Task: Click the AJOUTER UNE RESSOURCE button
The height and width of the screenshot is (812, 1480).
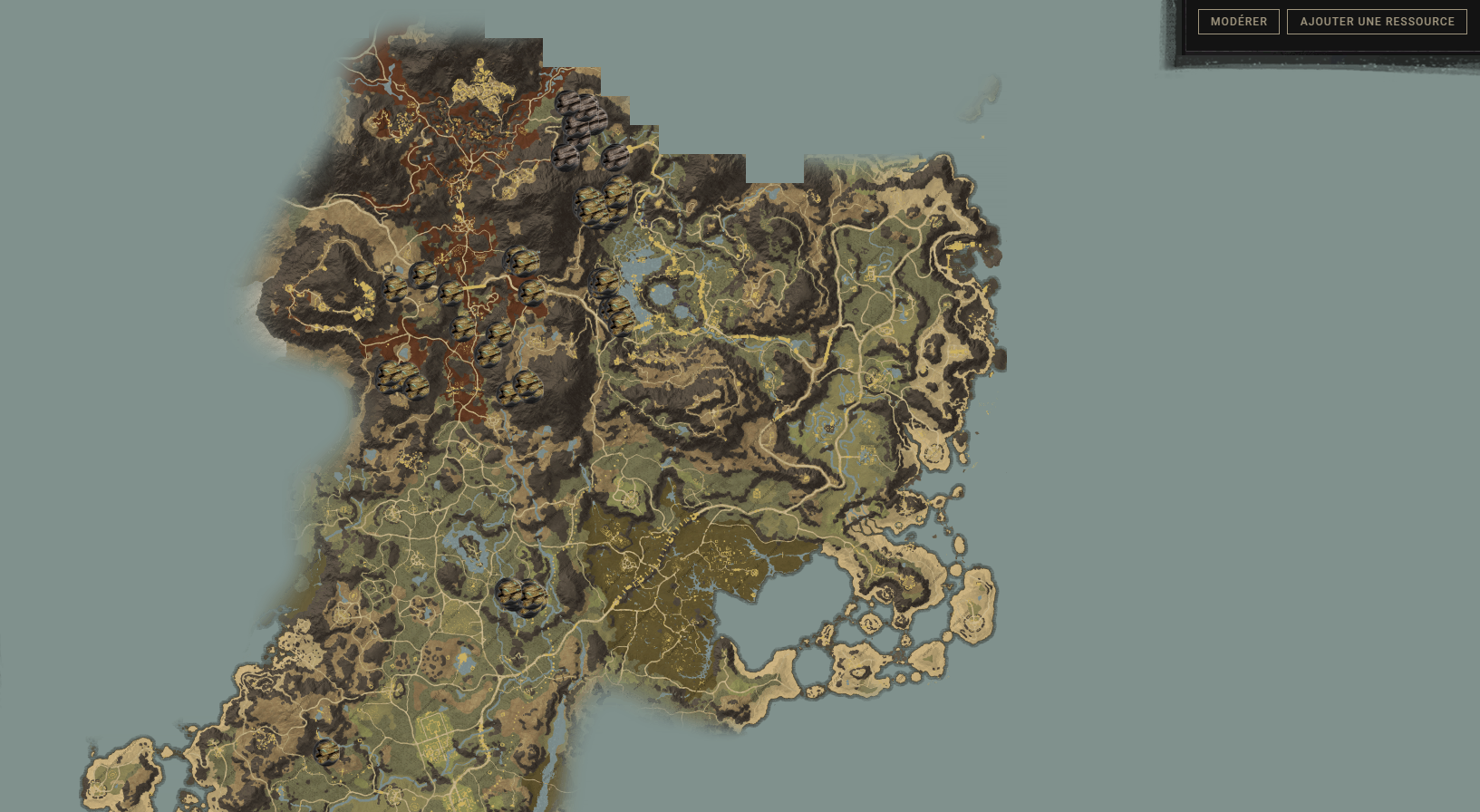Action: click(x=1377, y=21)
